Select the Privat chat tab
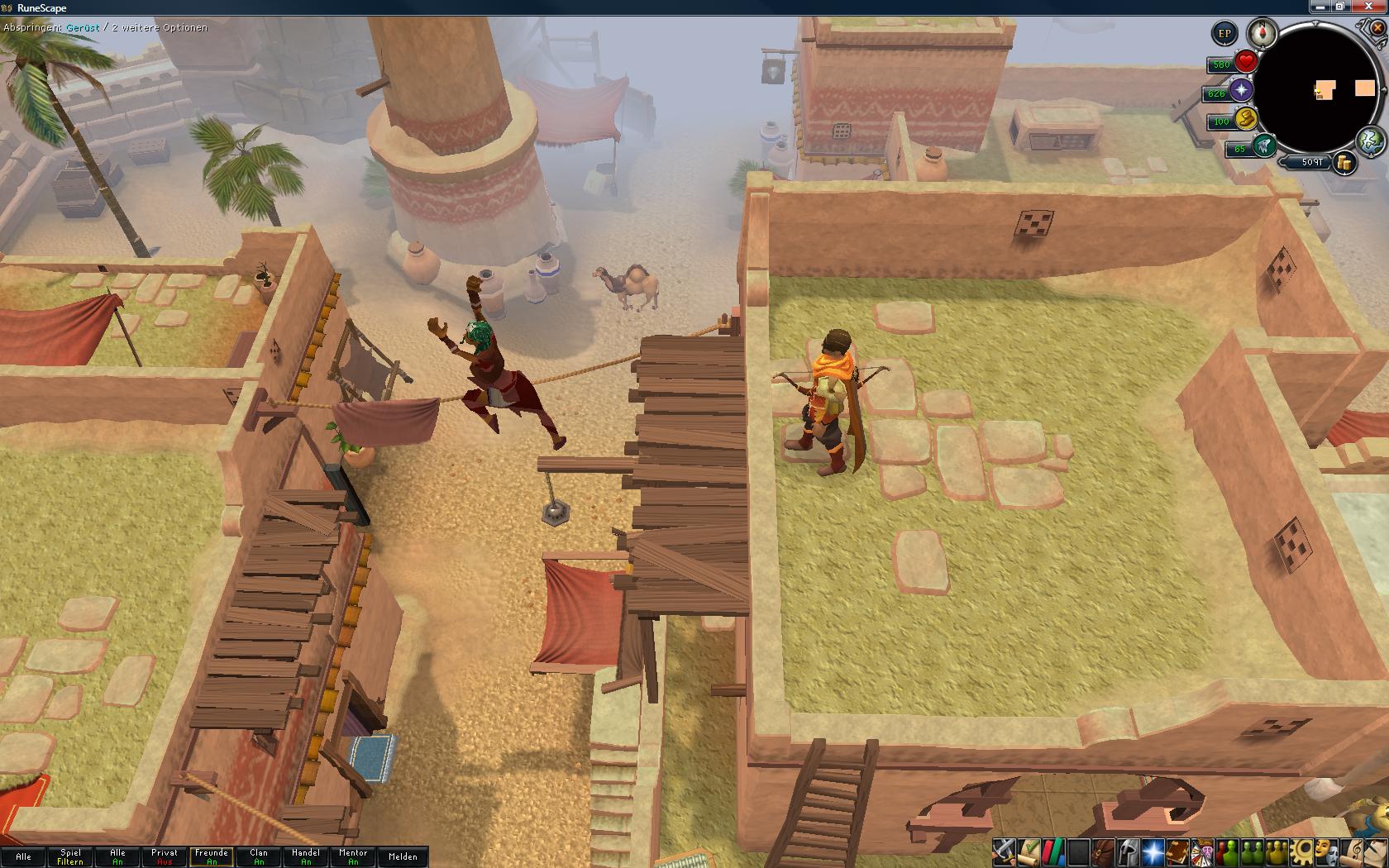The image size is (1389, 868). click(165, 856)
